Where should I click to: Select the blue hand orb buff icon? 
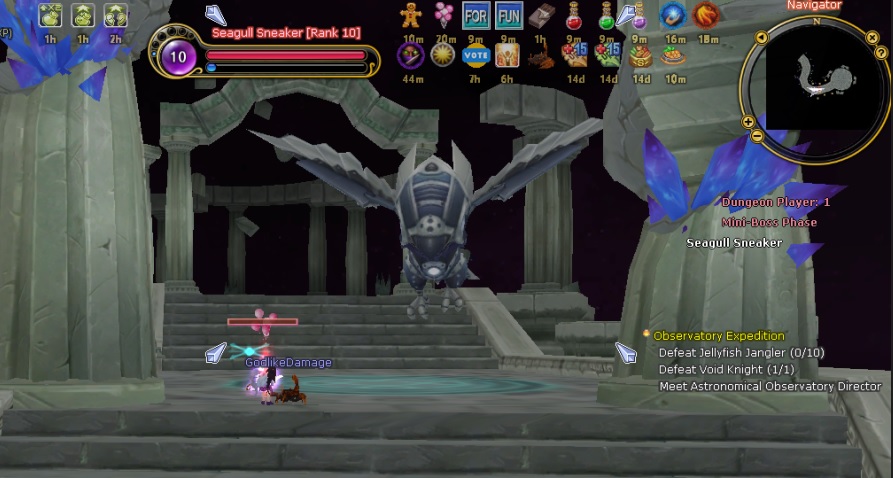[672, 15]
